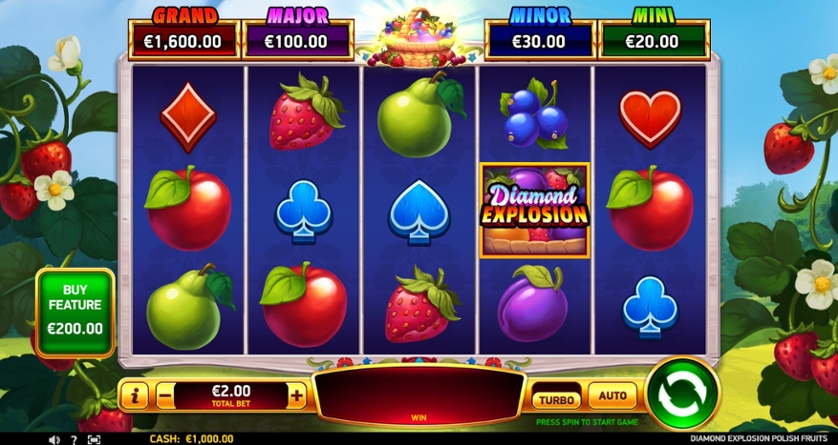Toggle fullscreen mode icon
The width and height of the screenshot is (838, 445).
pos(94,439)
